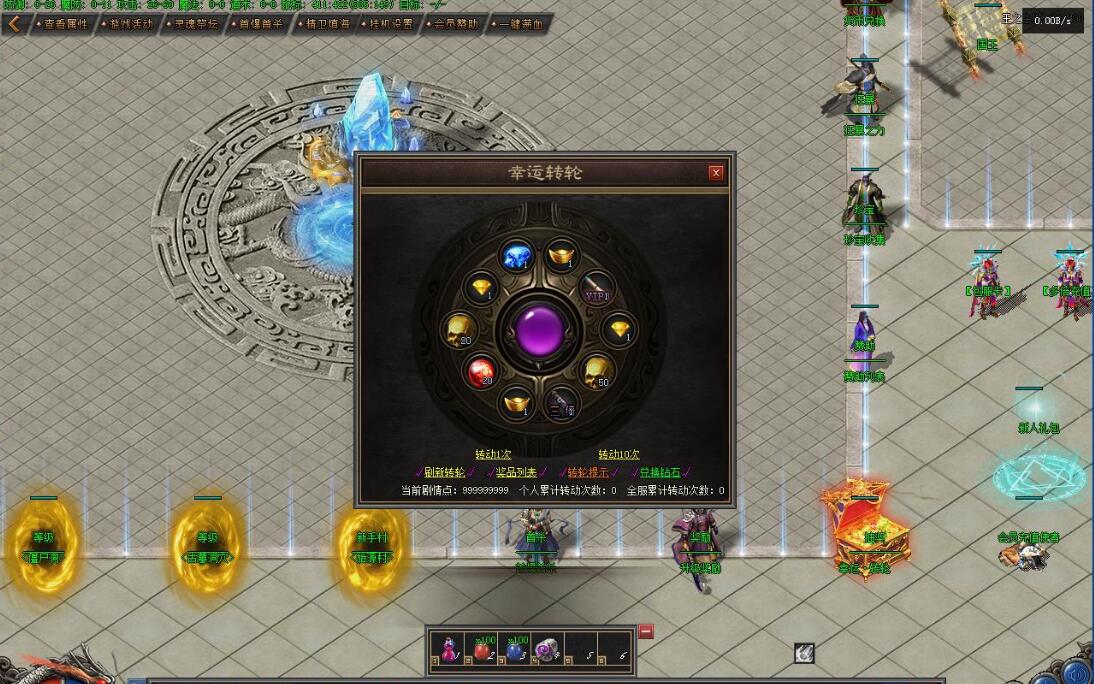
Task: Select the blue crystal prize on the wheel
Action: [517, 257]
